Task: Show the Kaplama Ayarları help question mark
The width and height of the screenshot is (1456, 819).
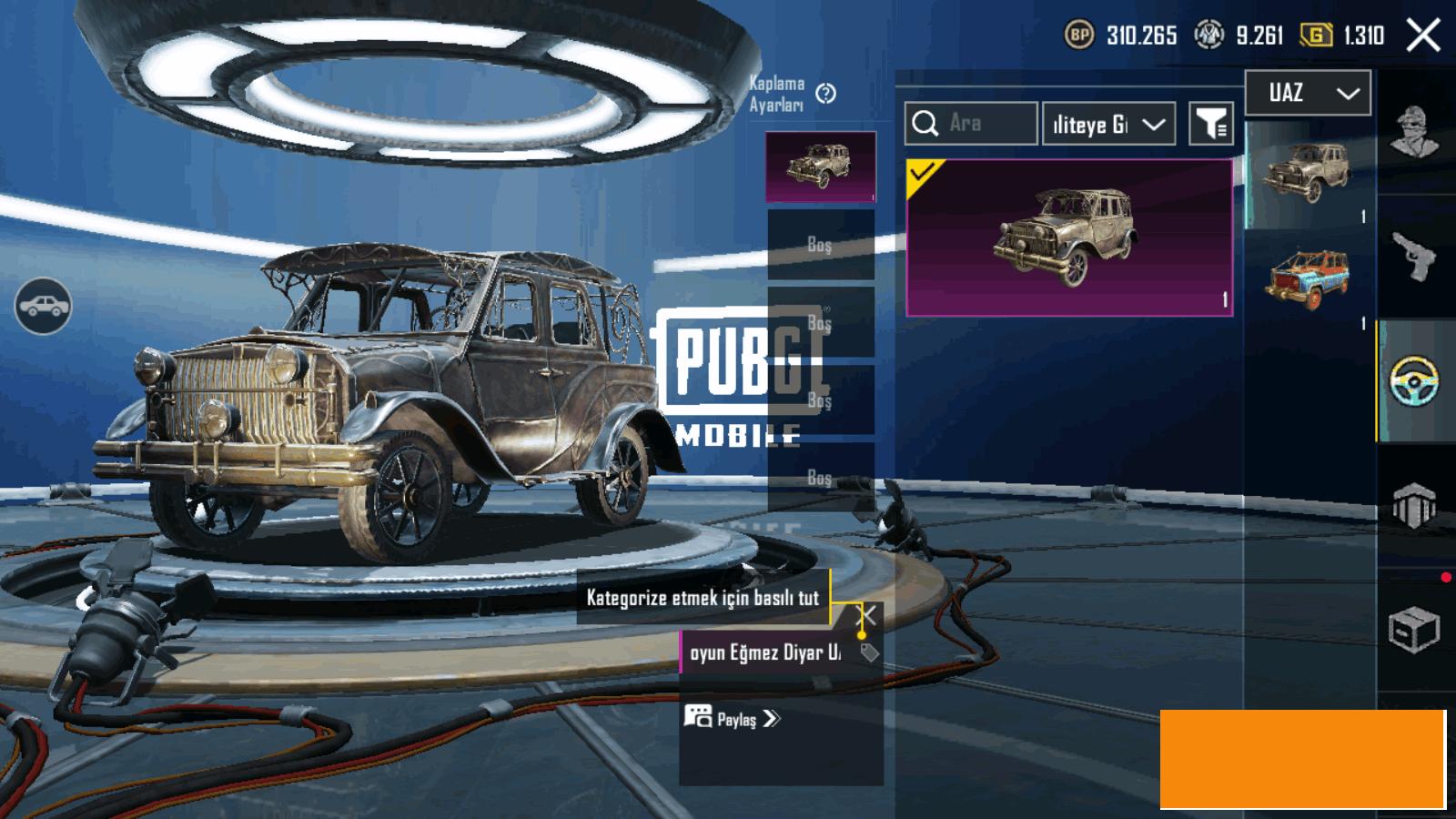Action: [x=826, y=94]
